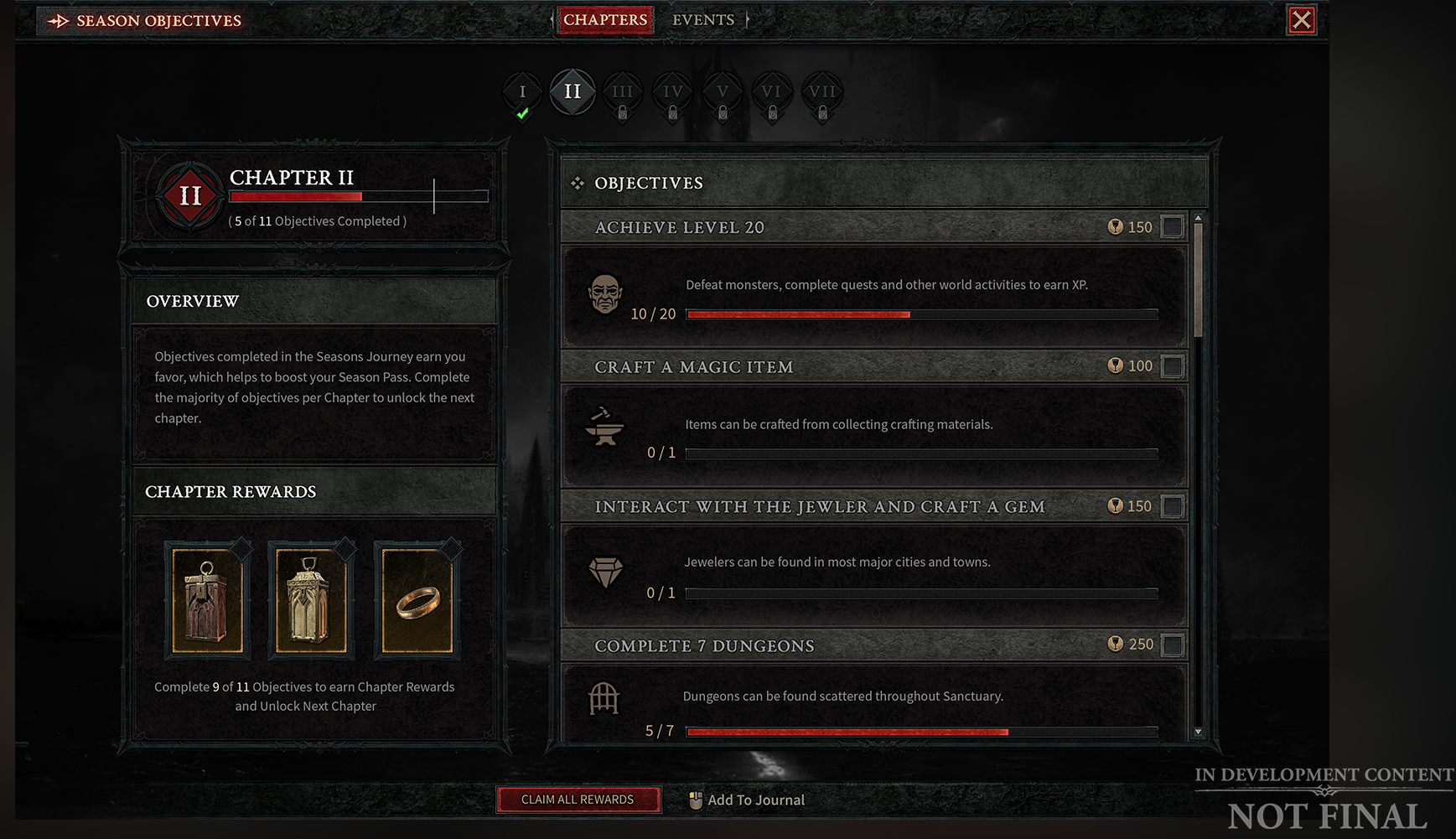The width and height of the screenshot is (1456, 839).
Task: Click the locked Chapter III node
Action: [622, 92]
